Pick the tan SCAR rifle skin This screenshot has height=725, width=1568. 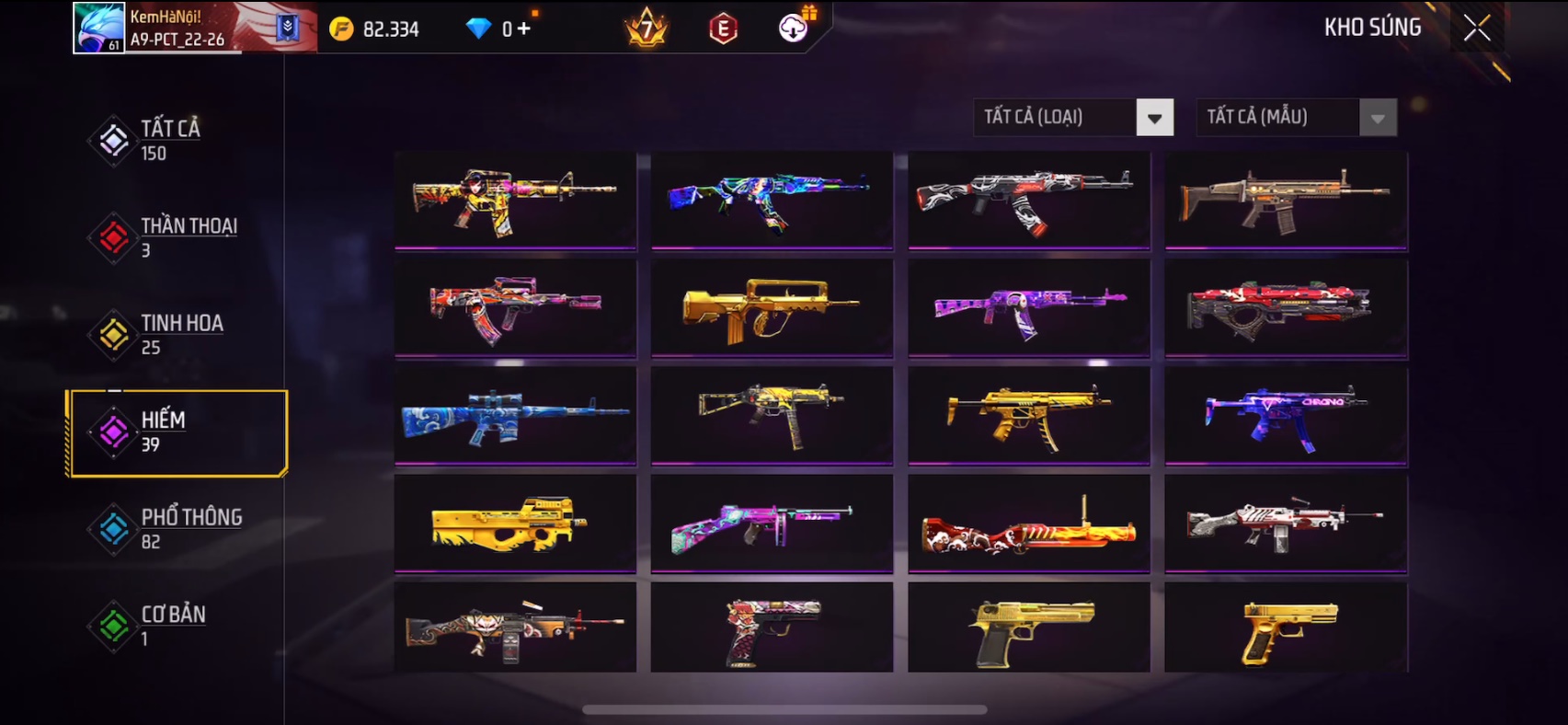pos(1286,201)
